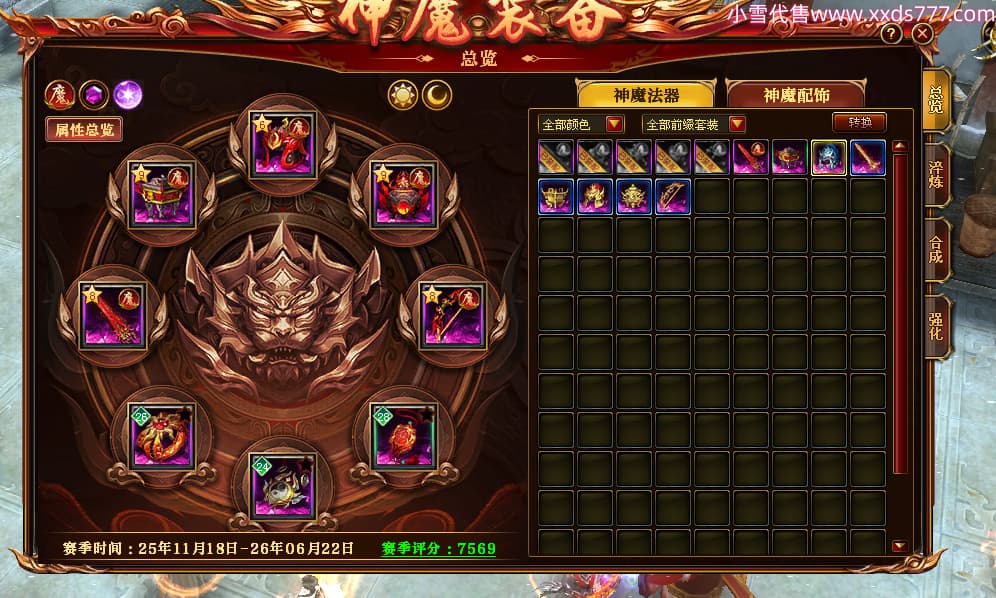Image resolution: width=996 pixels, height=598 pixels.
Task: Open the 全部前缀套装 set filter dropdown
Action: click(x=695, y=124)
